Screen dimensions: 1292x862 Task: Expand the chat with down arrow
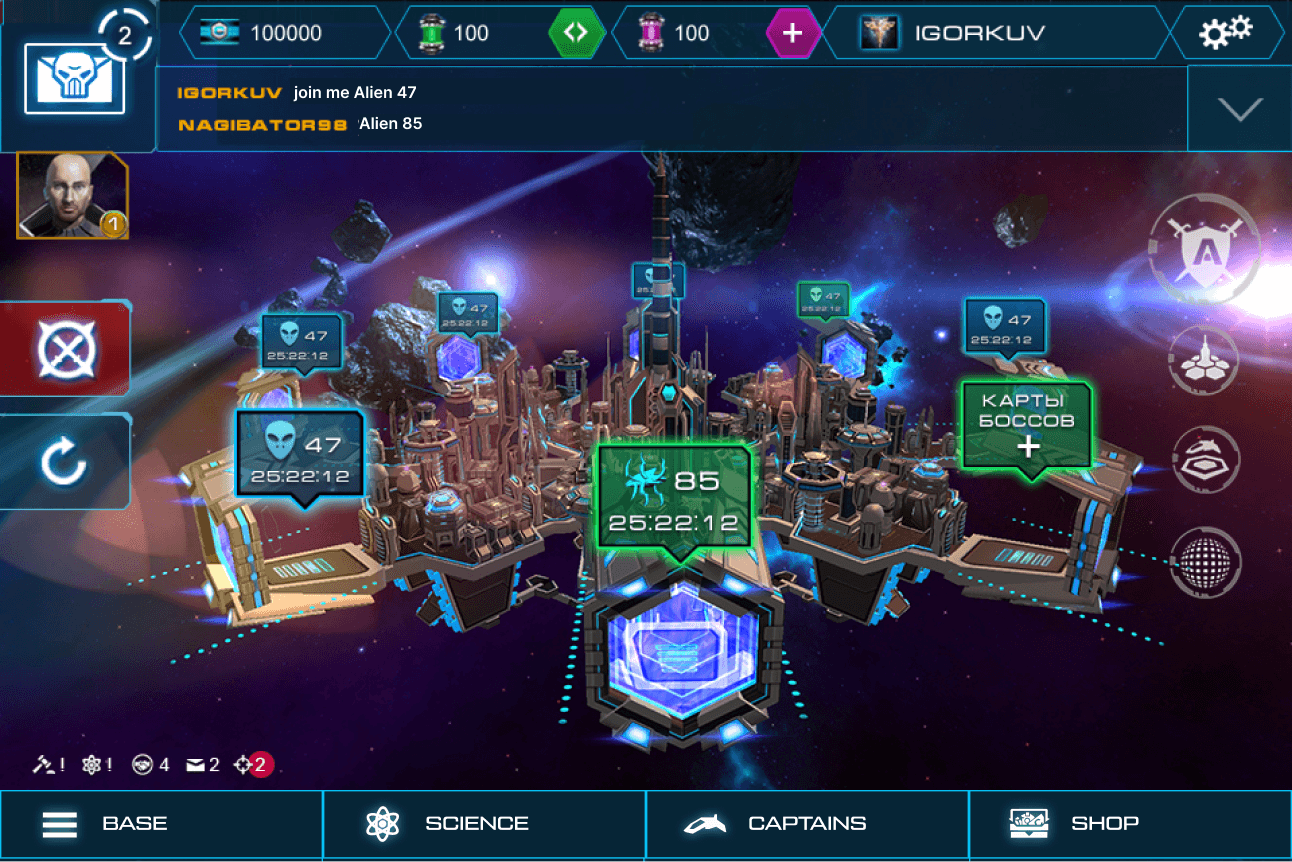(1240, 109)
